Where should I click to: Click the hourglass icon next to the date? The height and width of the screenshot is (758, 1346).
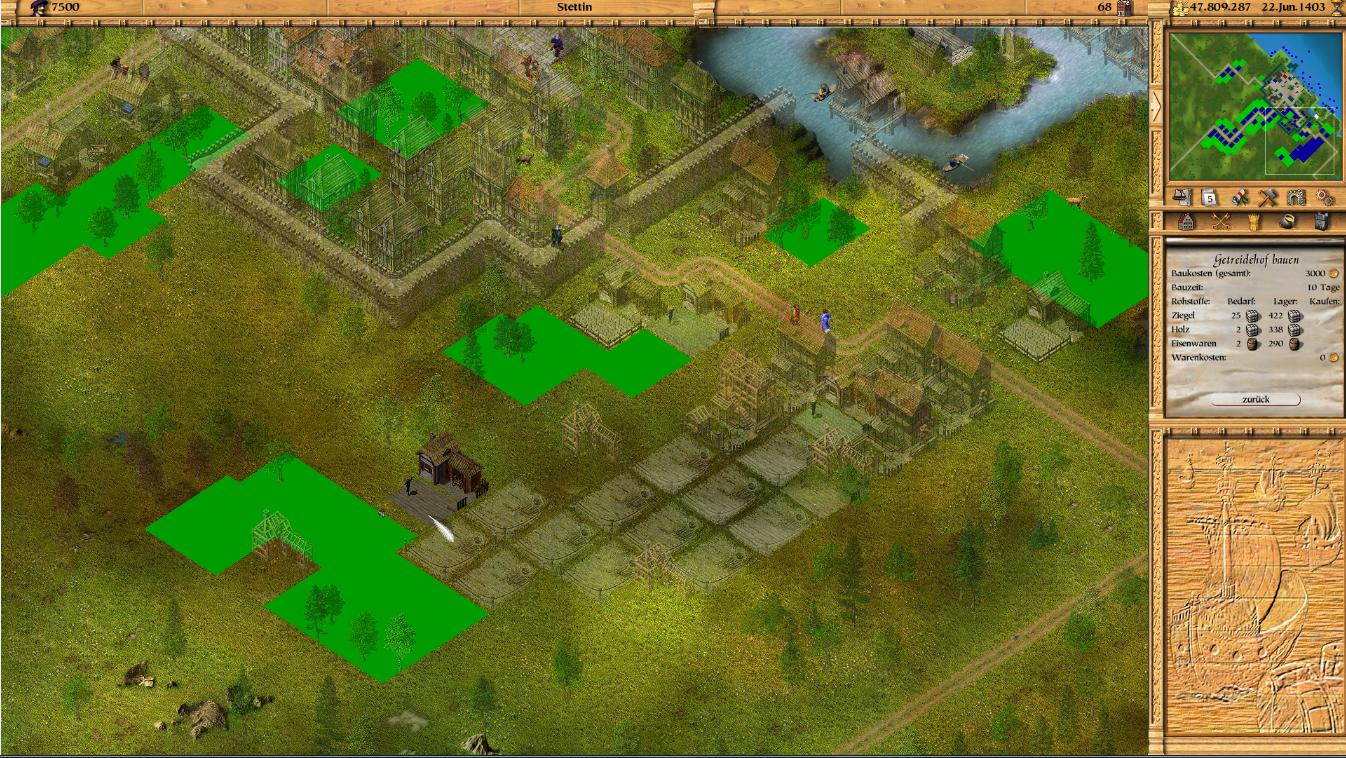[x=1336, y=8]
